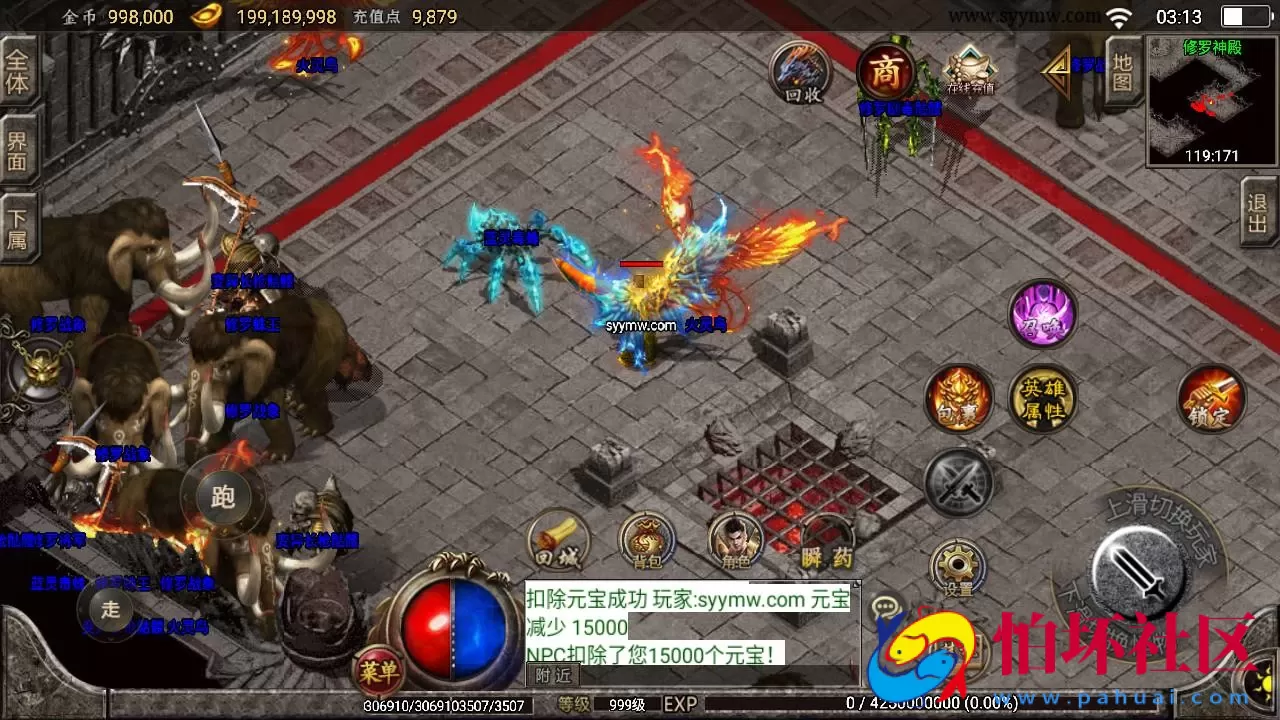
Task: Activate the 召唤 summon skill icon
Action: (x=1042, y=313)
